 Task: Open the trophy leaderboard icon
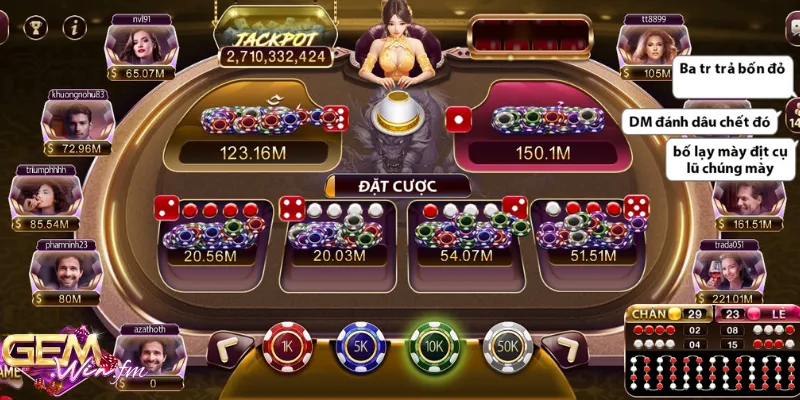coord(34,27)
